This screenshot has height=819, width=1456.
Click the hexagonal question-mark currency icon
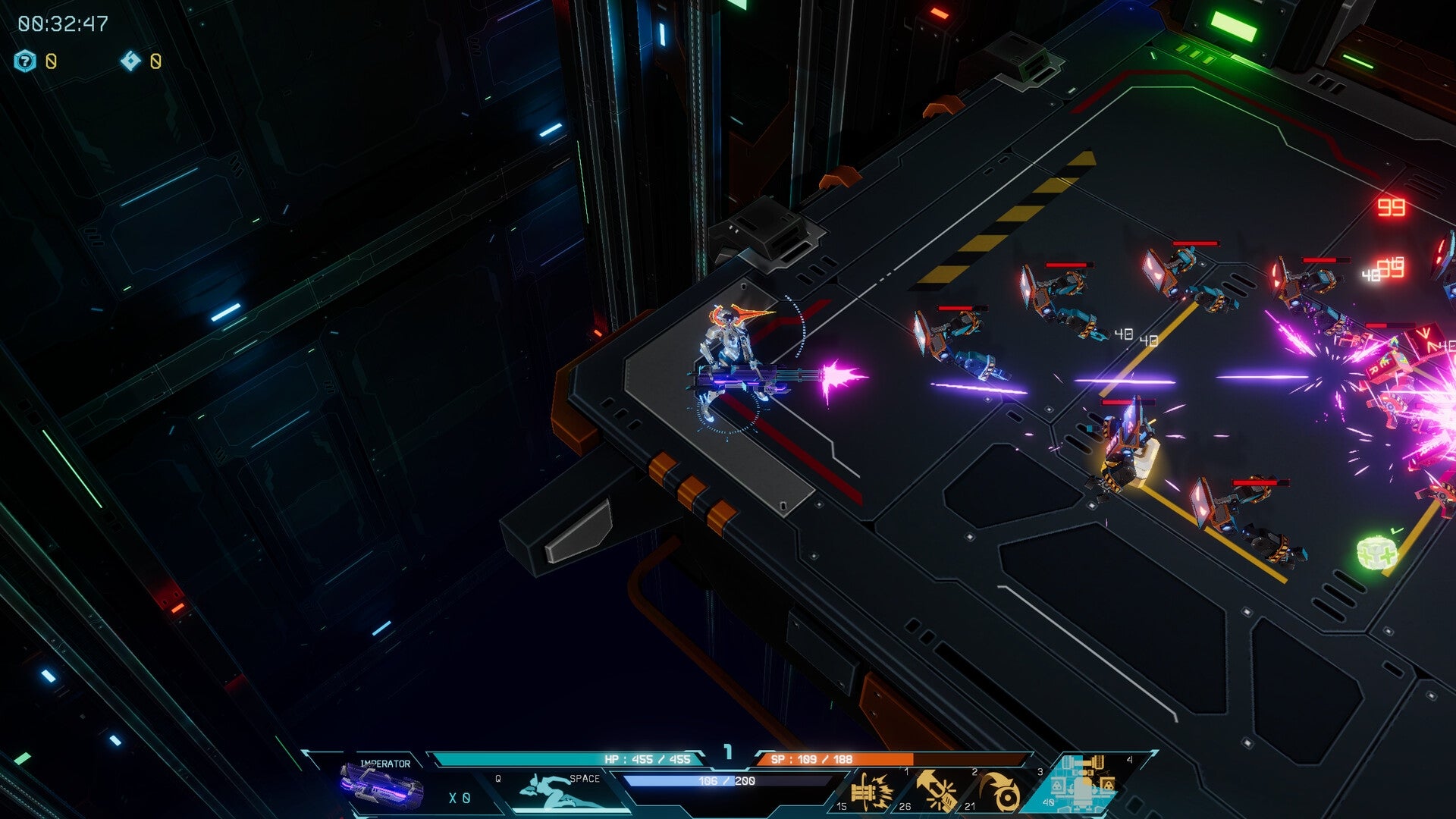coord(25,58)
